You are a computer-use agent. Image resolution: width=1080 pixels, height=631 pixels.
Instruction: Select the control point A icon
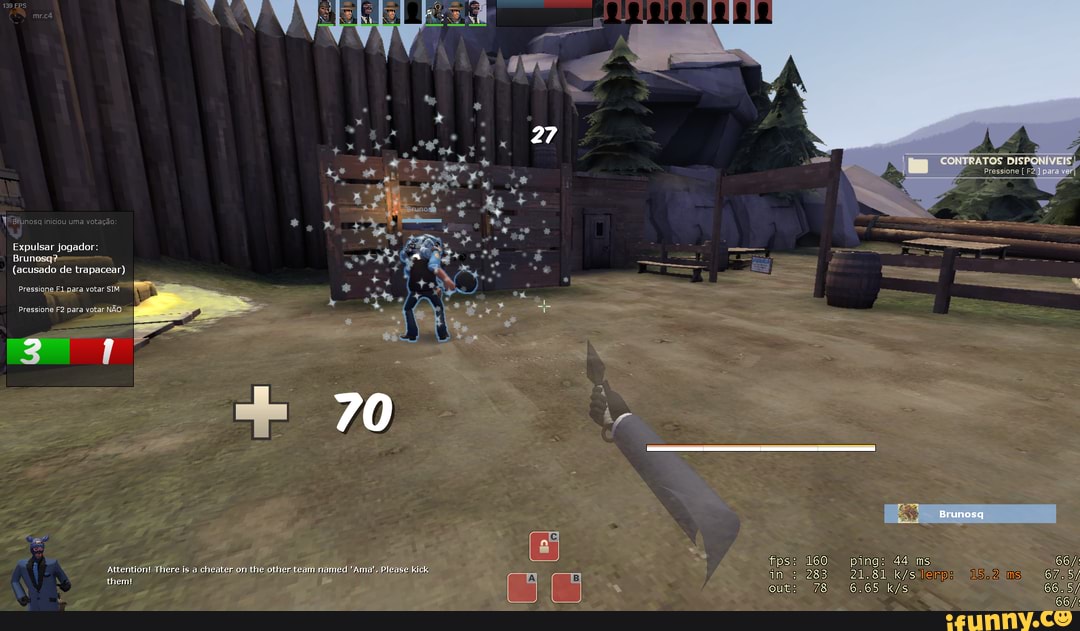click(522, 587)
